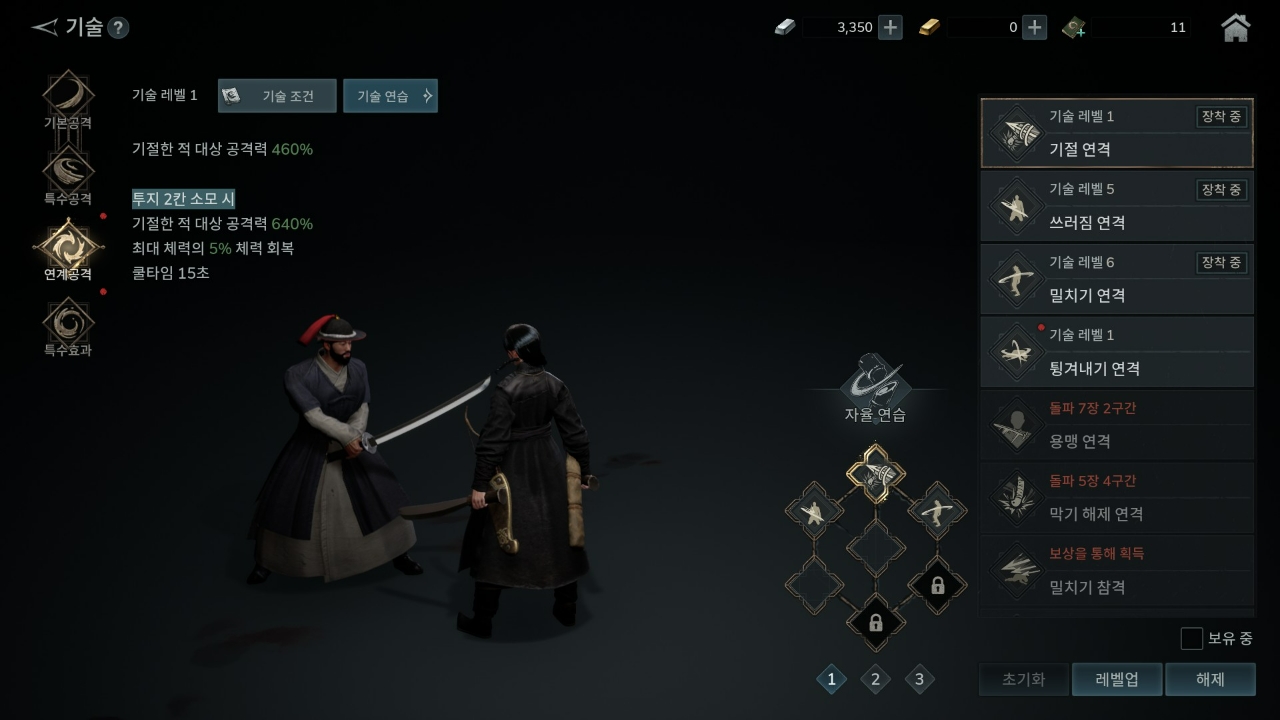Open the 기술 조건 panel

pos(277,96)
